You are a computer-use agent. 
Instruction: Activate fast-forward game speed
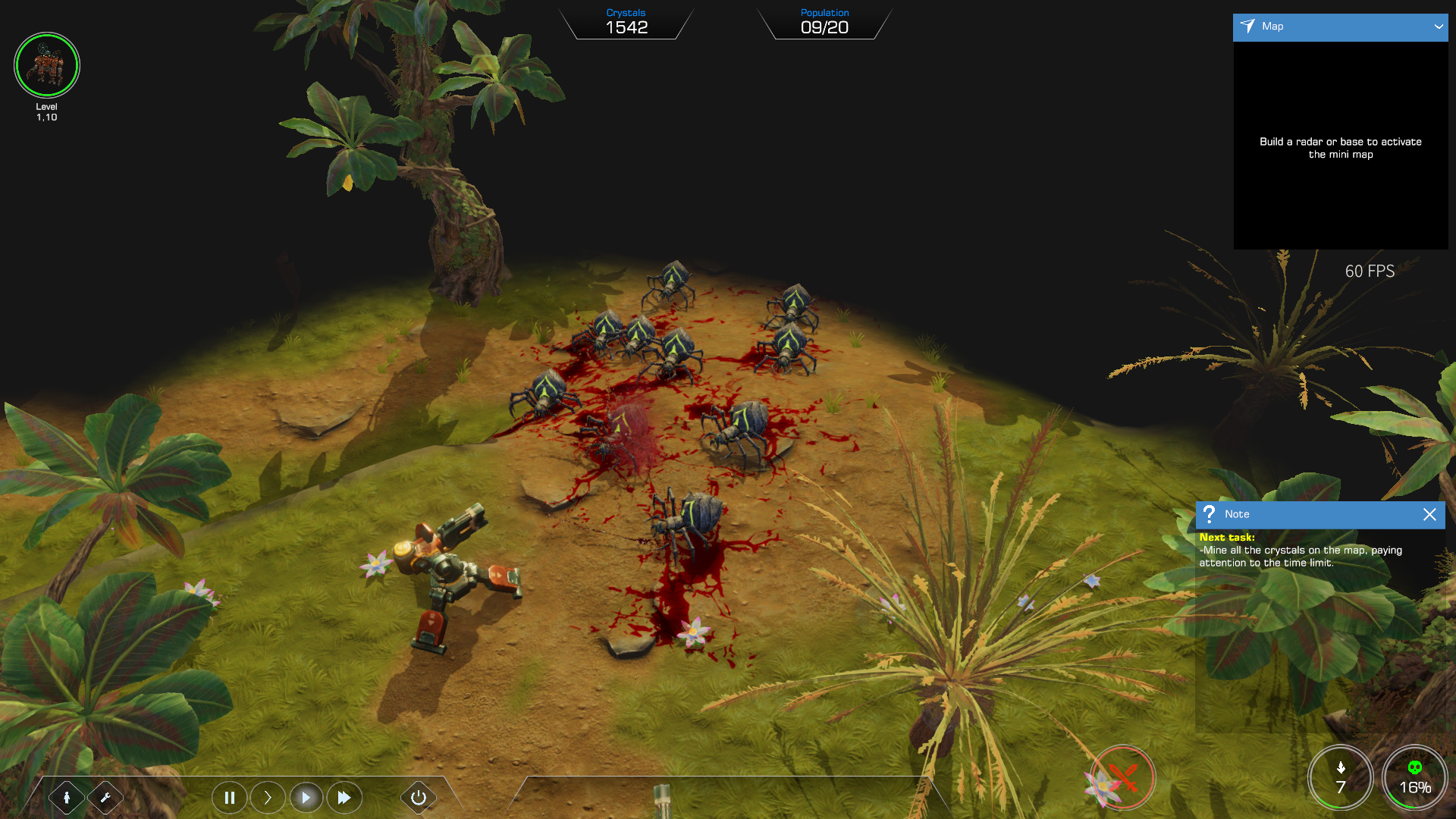(344, 797)
